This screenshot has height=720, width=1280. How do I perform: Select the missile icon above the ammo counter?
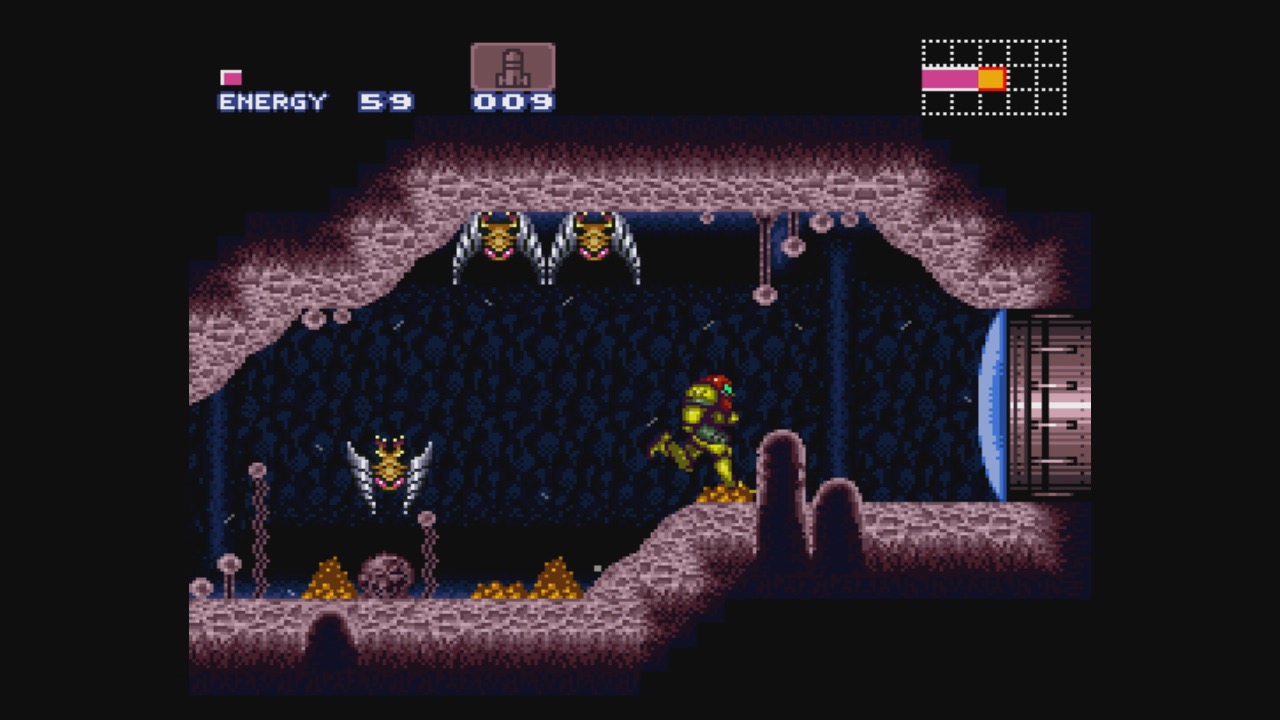(x=511, y=67)
